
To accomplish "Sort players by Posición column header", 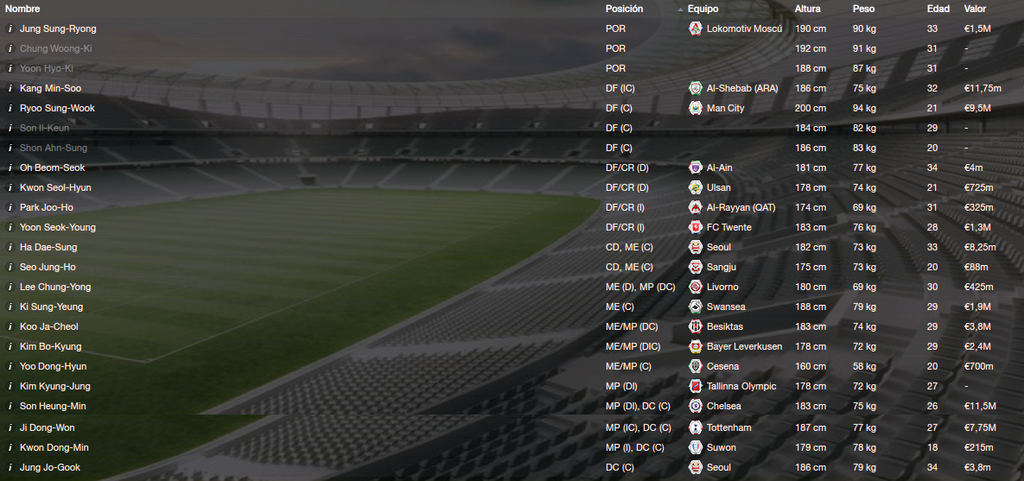I will pyautogui.click(x=624, y=8).
